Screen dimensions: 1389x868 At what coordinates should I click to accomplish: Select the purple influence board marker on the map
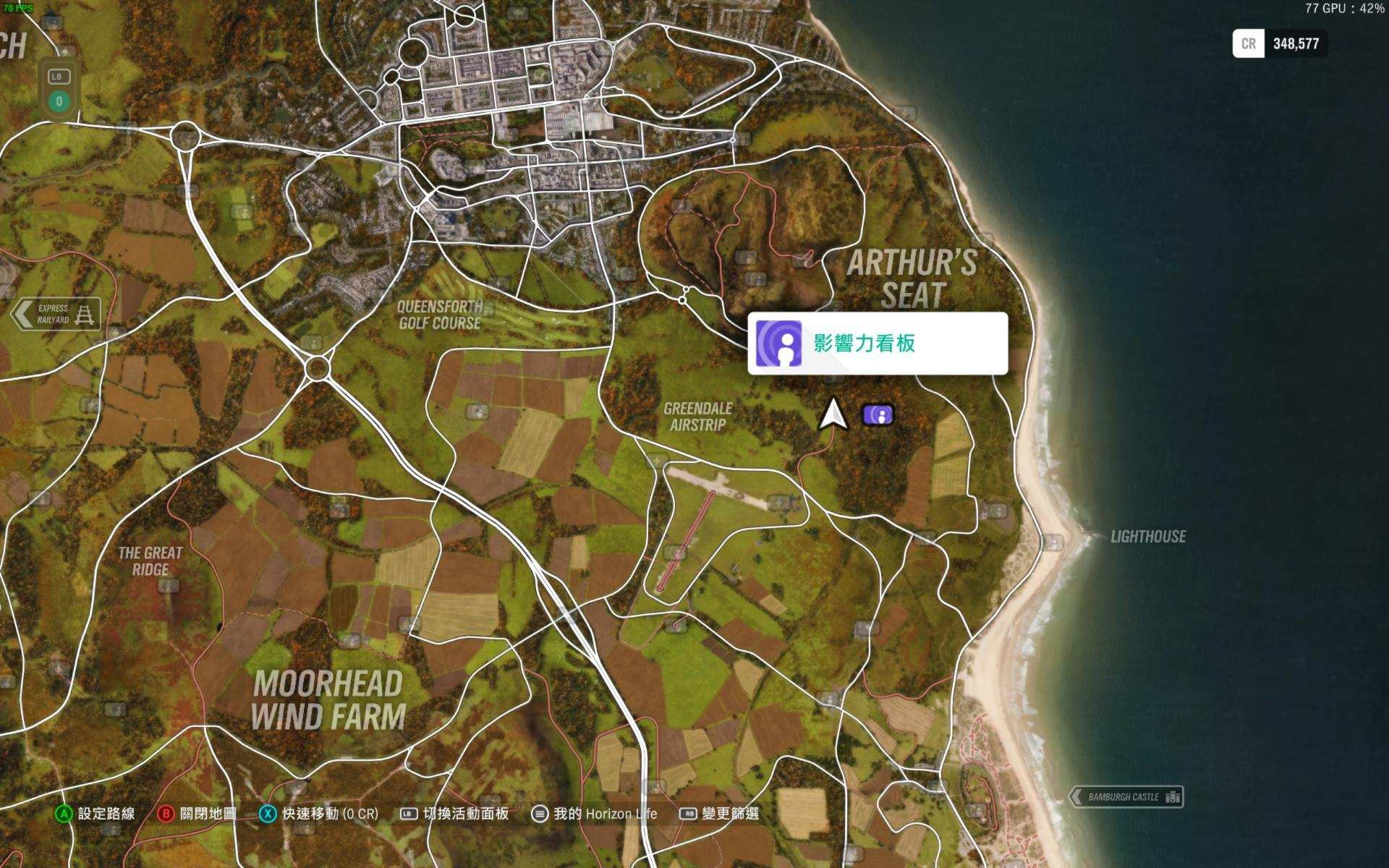pos(878,415)
